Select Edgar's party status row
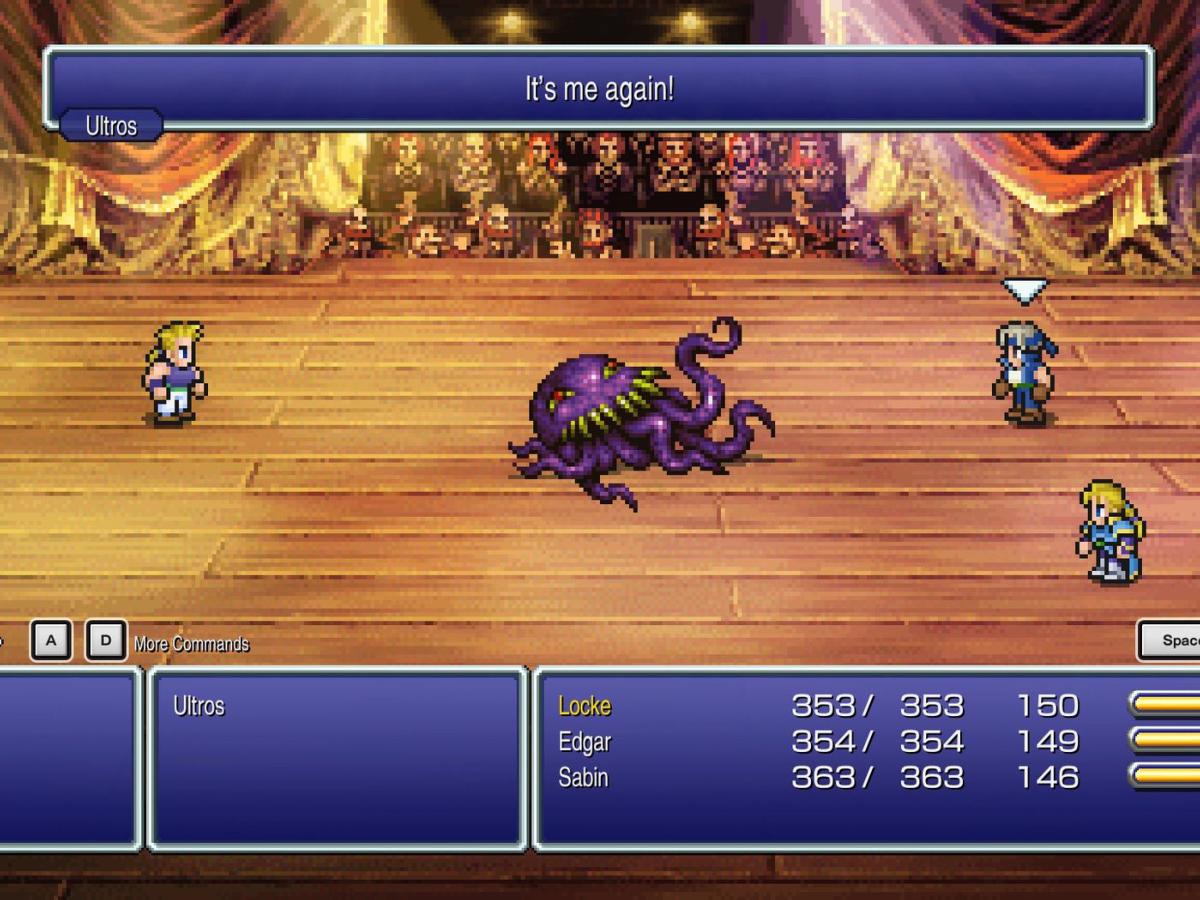 [x=584, y=742]
